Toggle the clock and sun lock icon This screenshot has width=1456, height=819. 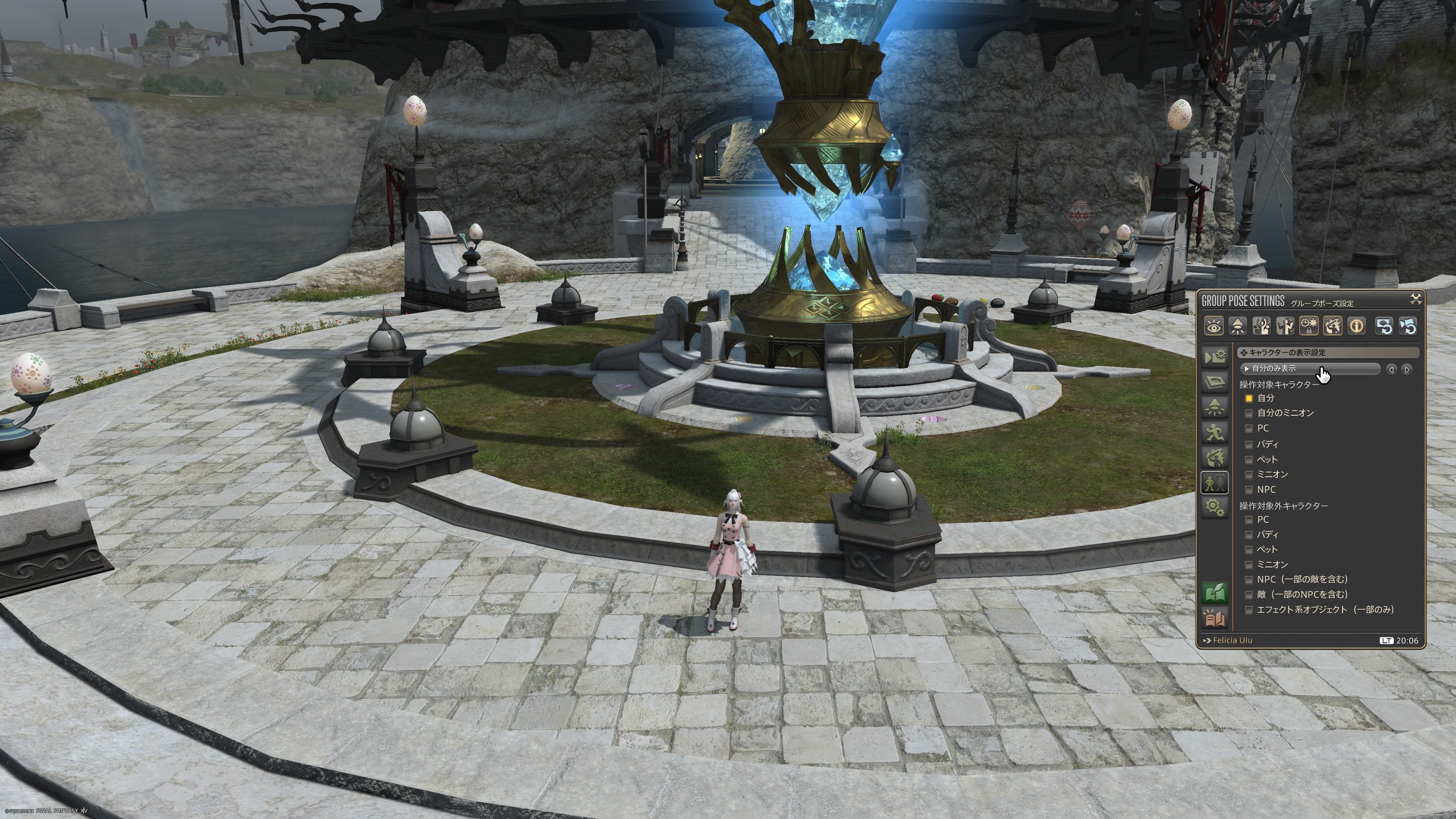click(1309, 326)
